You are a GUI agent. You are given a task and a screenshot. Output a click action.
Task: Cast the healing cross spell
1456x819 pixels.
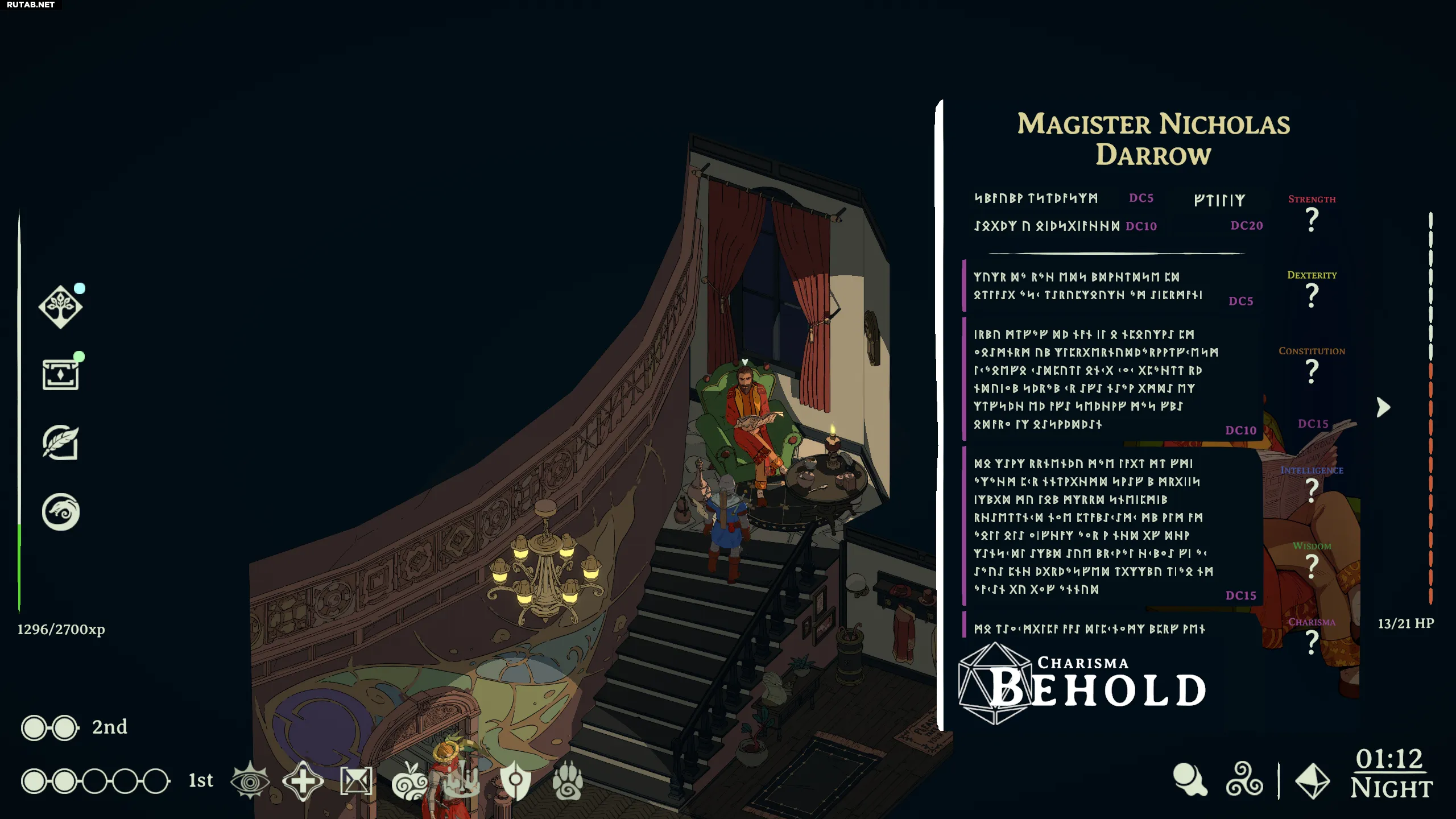(303, 781)
